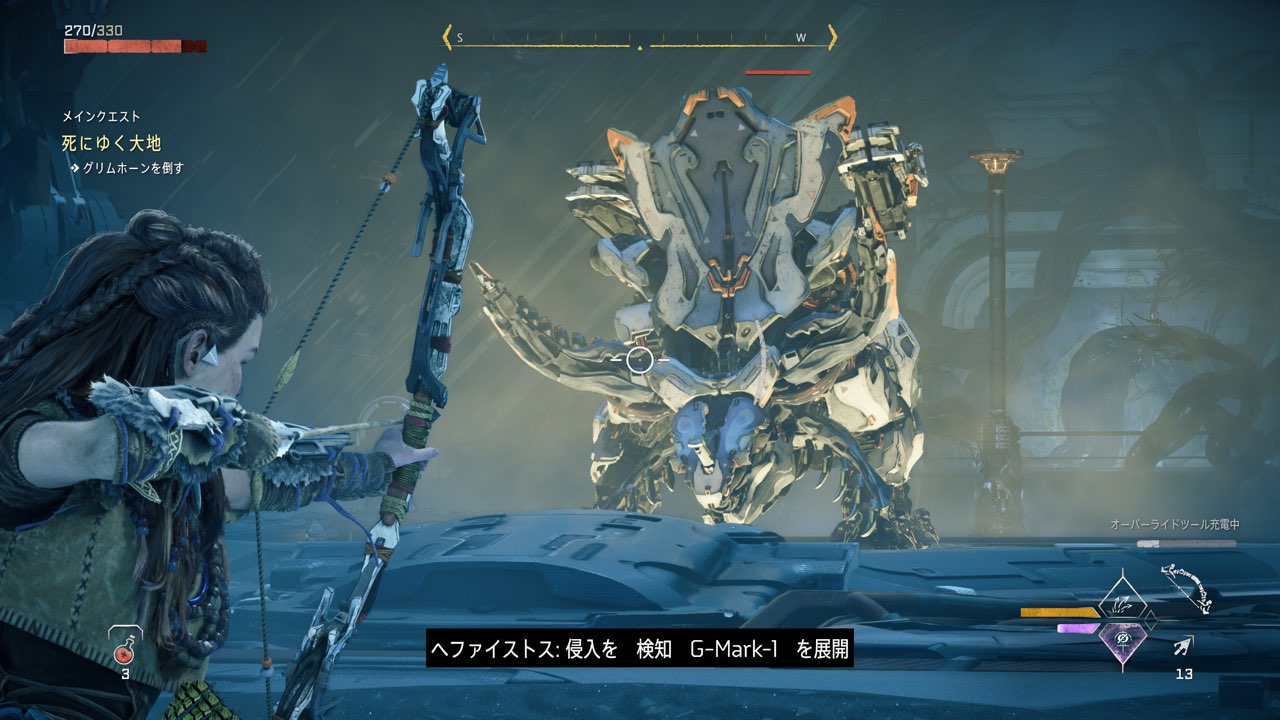The image size is (1280, 720).
Task: Choose the arrow ammo type icon
Action: [x=1184, y=647]
